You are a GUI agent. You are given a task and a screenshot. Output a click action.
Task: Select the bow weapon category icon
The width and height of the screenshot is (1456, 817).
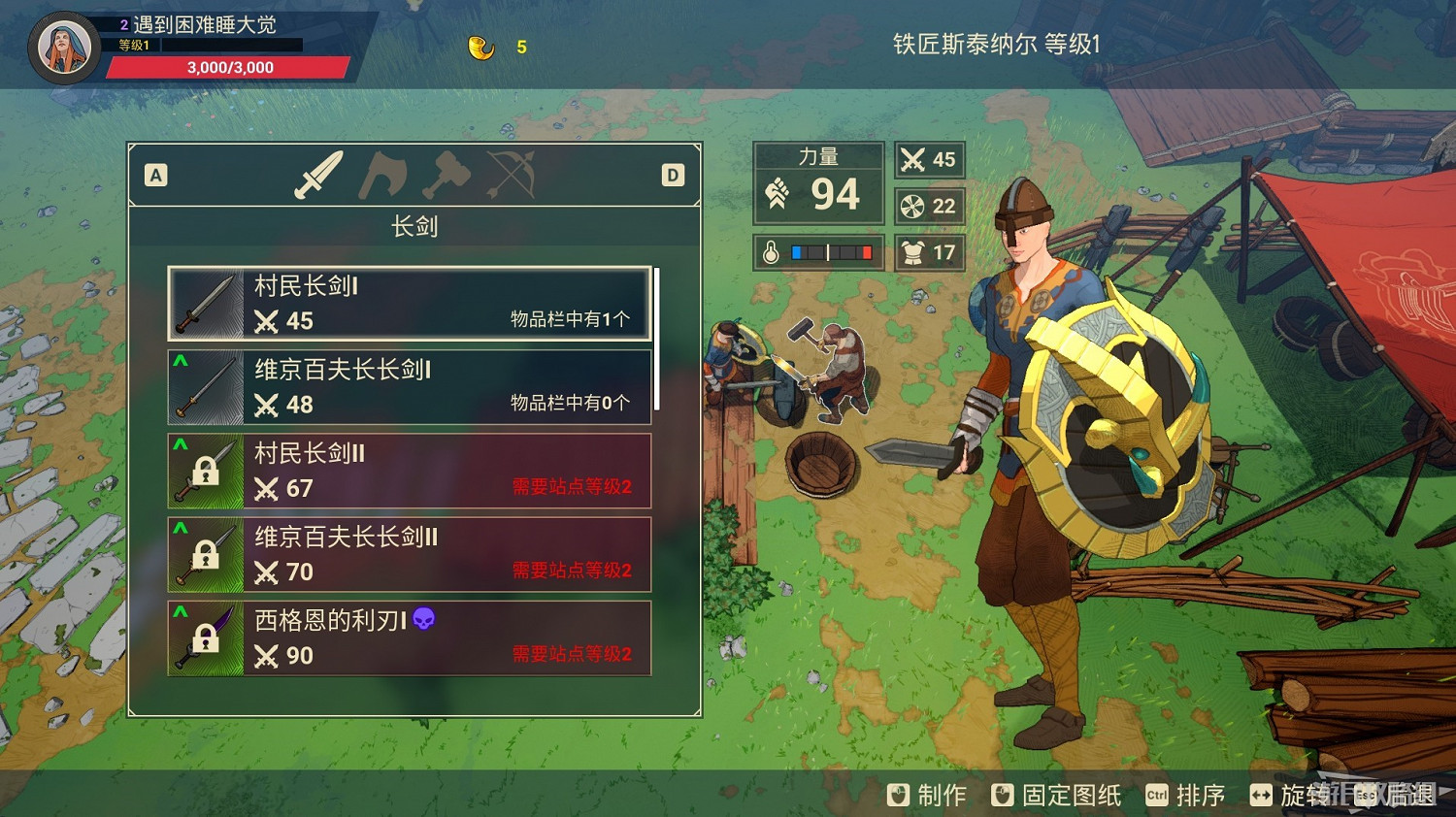click(x=512, y=176)
